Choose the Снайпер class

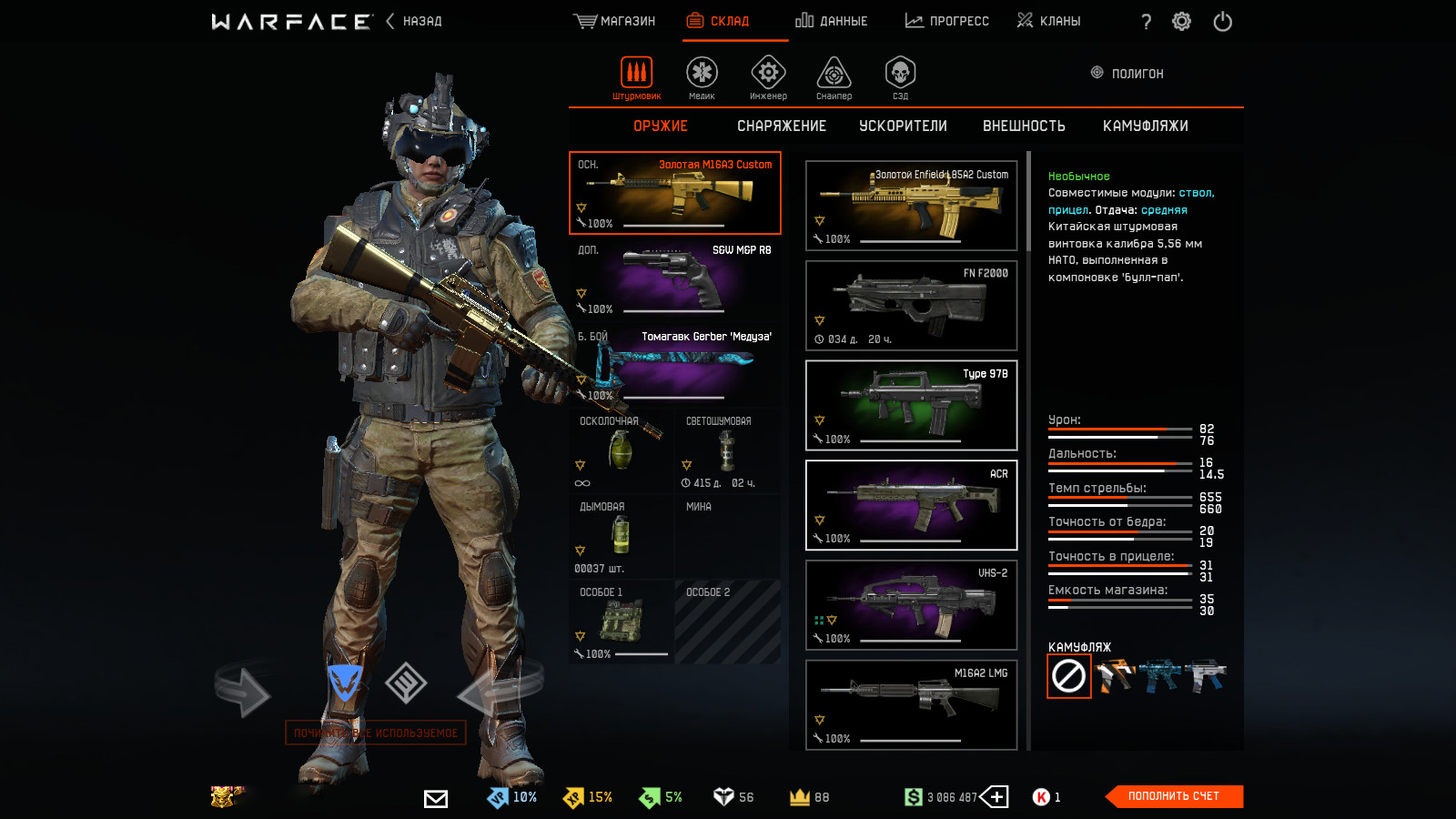pos(834,77)
